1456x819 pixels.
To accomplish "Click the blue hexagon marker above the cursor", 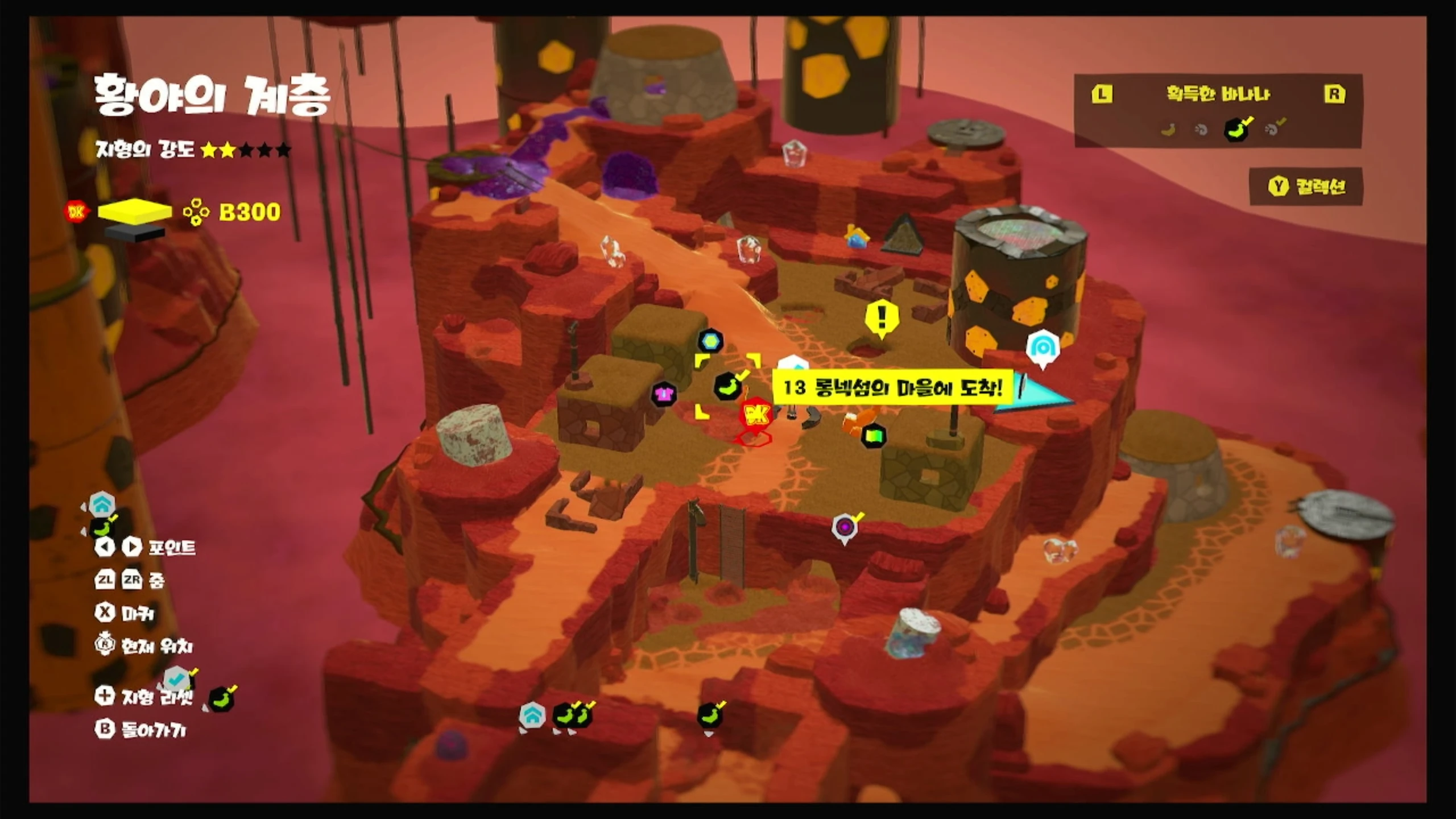I will point(710,341).
